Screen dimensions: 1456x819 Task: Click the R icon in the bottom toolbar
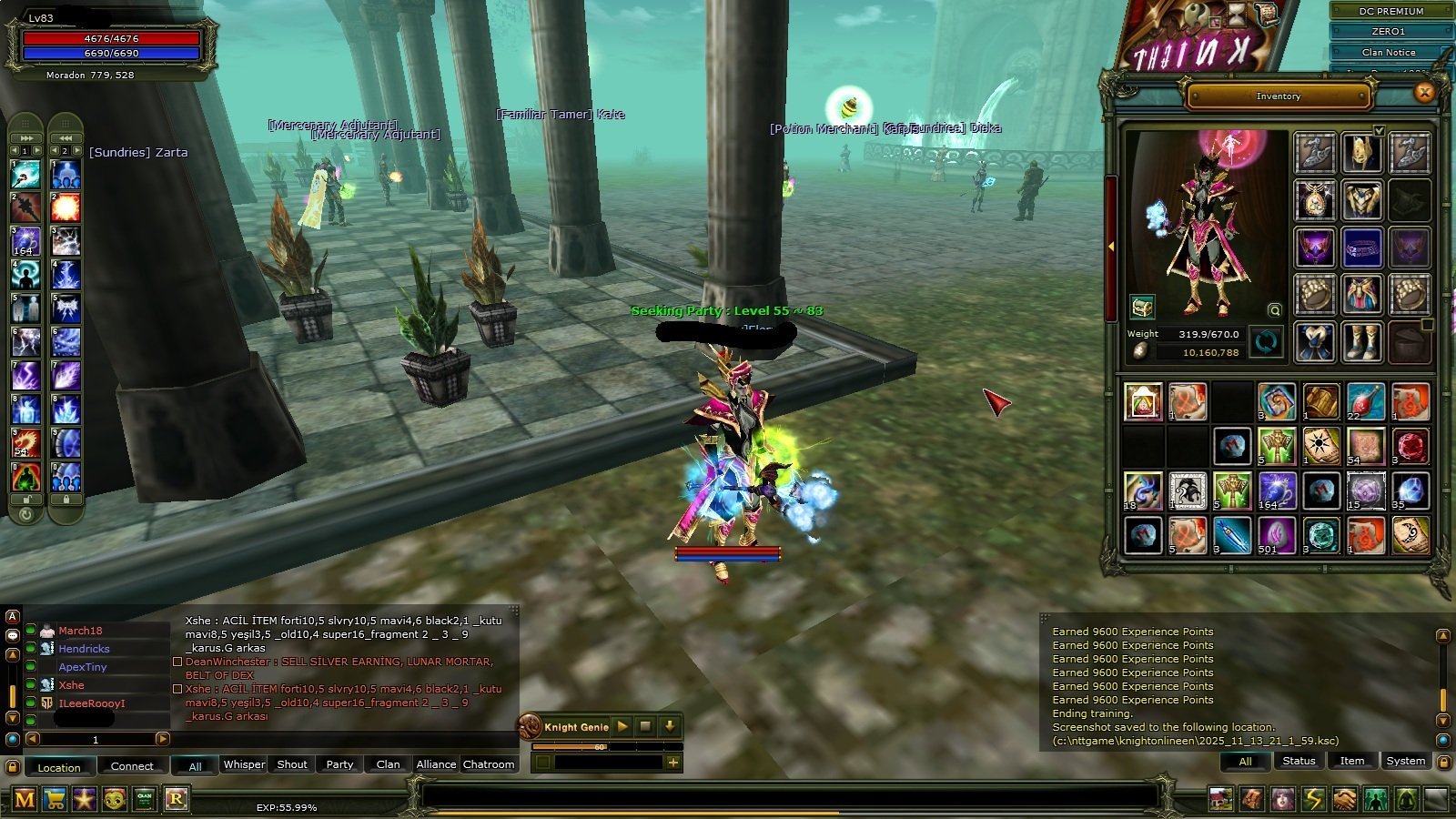[177, 799]
